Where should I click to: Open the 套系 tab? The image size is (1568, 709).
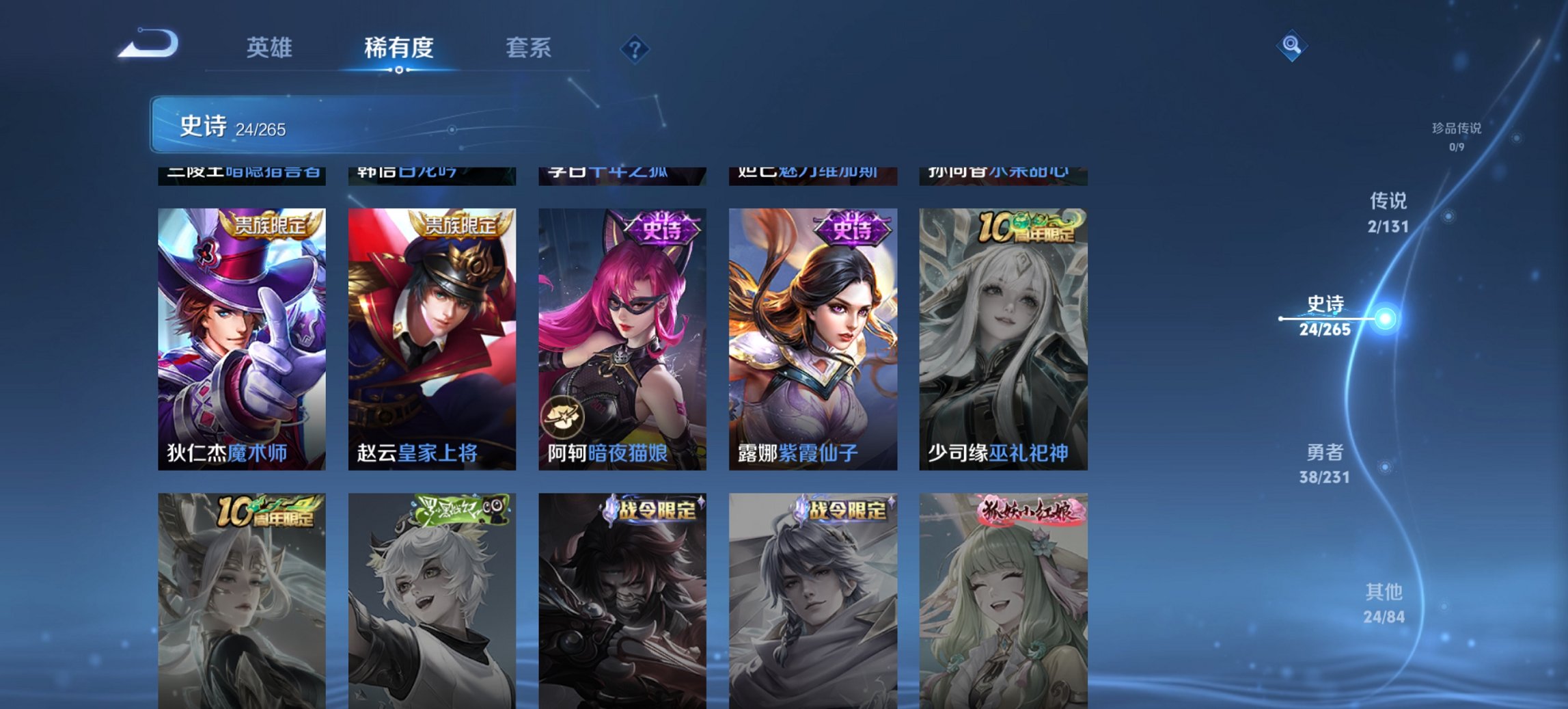[x=529, y=48]
